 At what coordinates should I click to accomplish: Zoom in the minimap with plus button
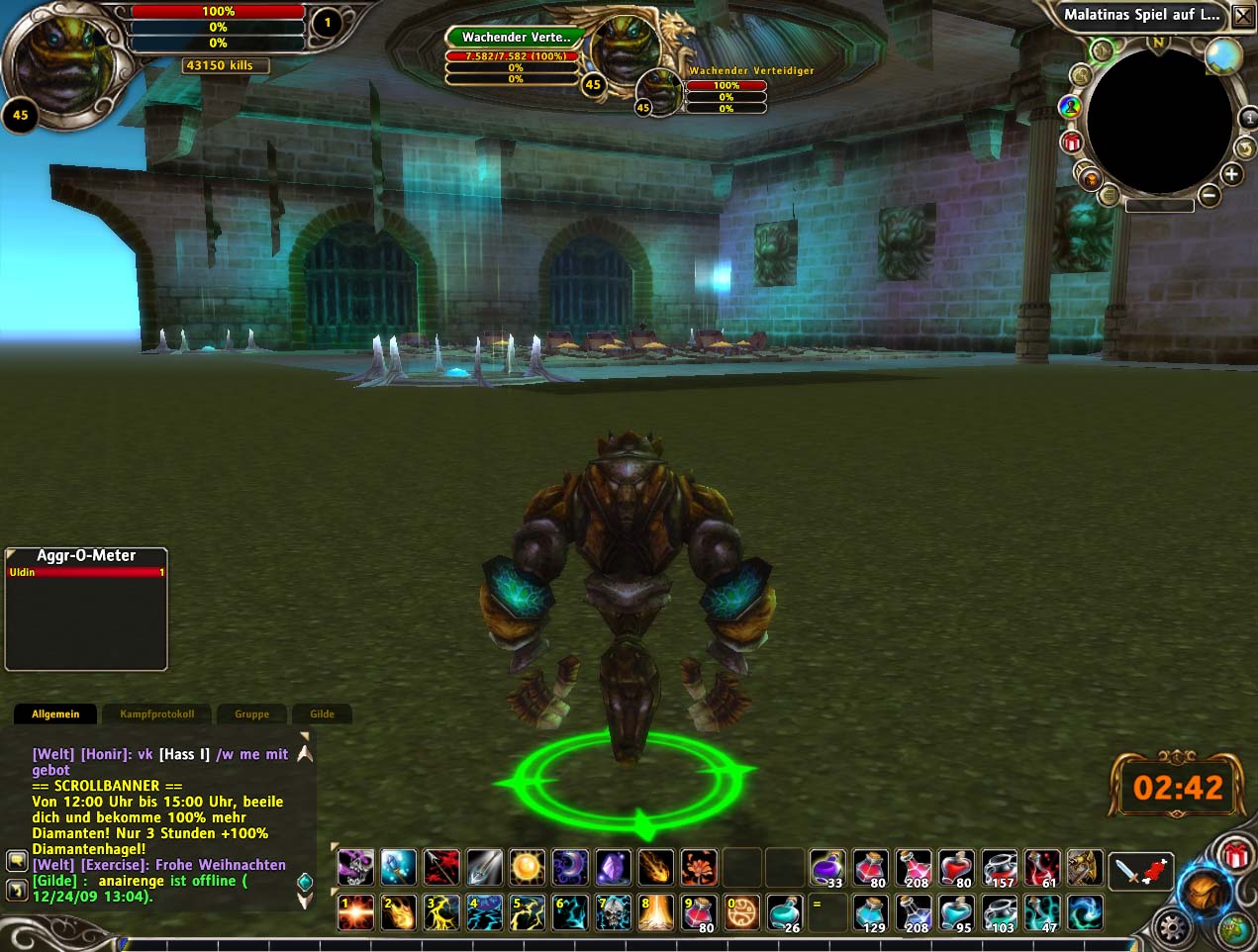[x=1231, y=175]
